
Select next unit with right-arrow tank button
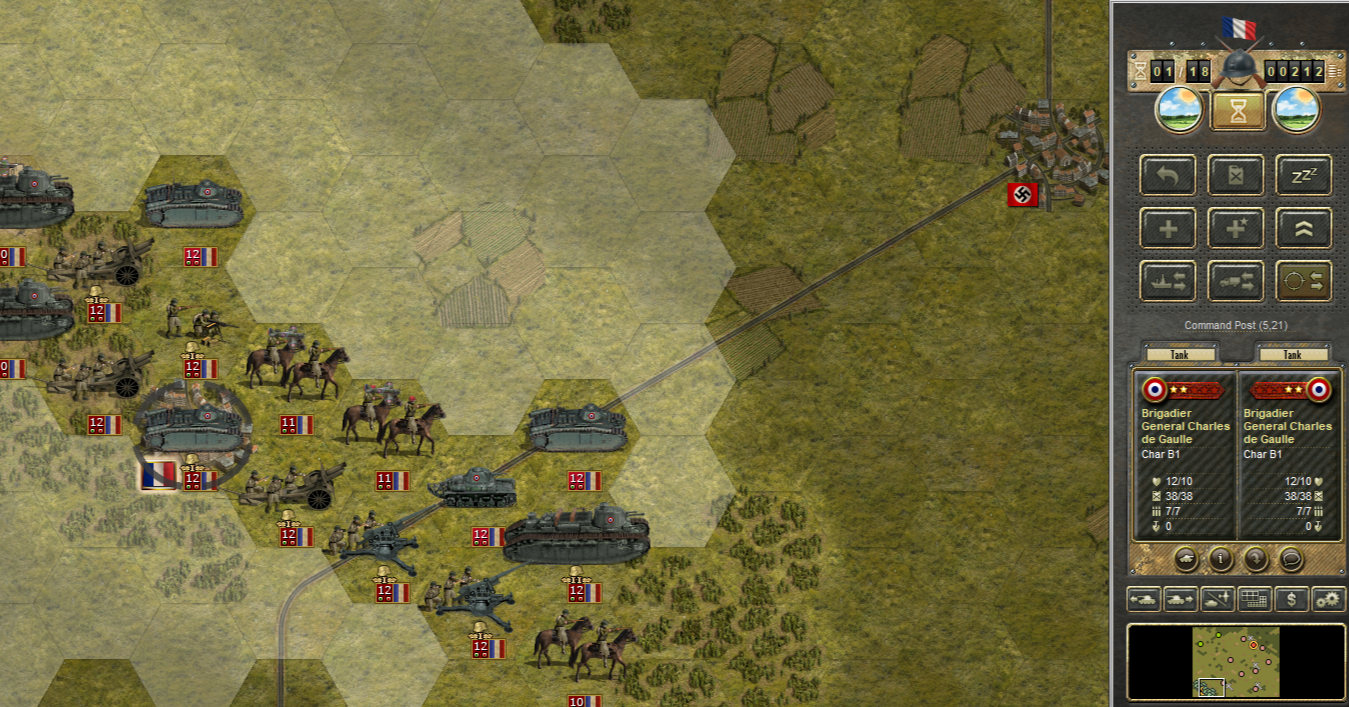(x=1179, y=599)
